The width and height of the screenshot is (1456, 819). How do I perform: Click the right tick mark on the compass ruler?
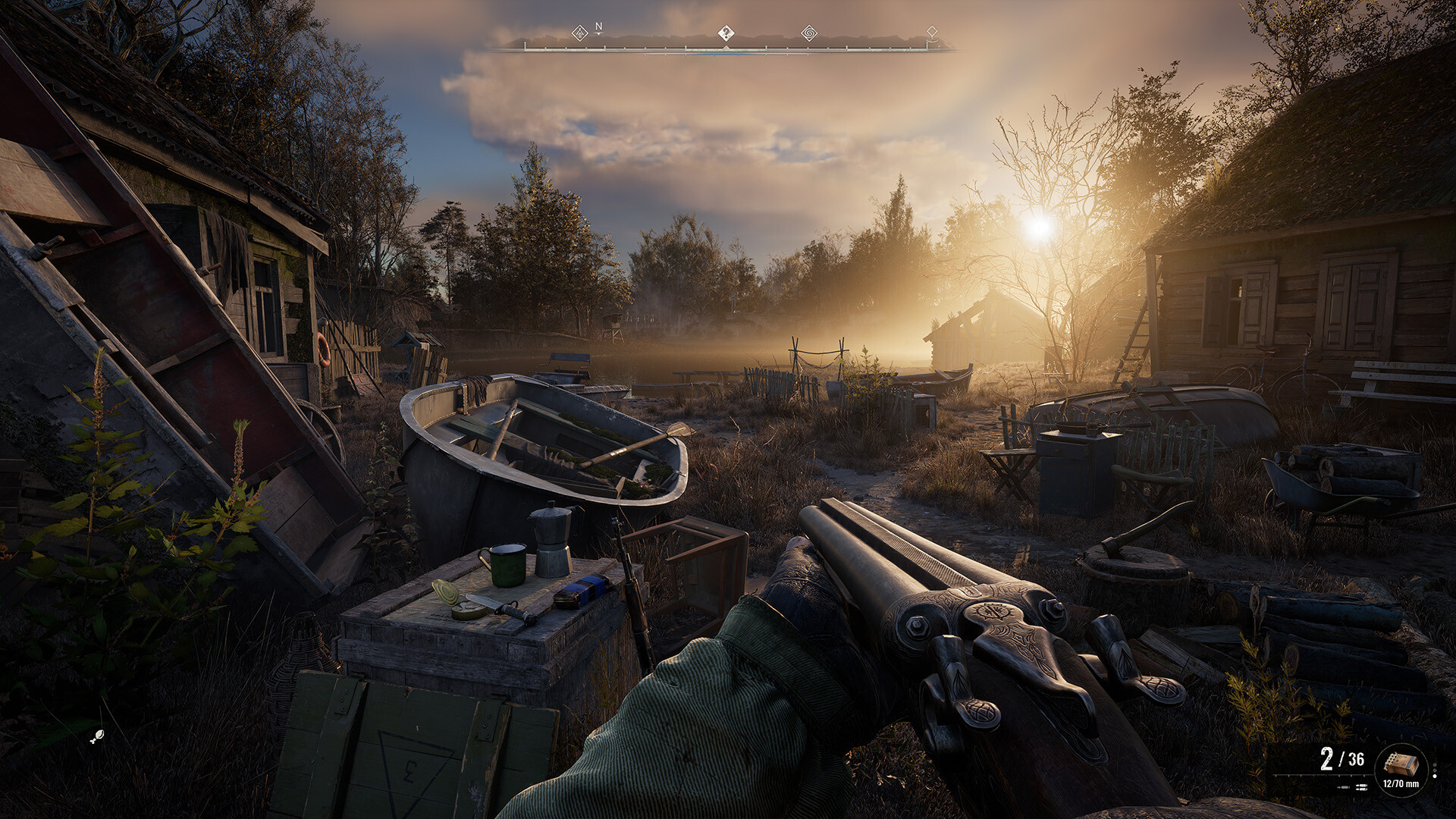pos(926,47)
